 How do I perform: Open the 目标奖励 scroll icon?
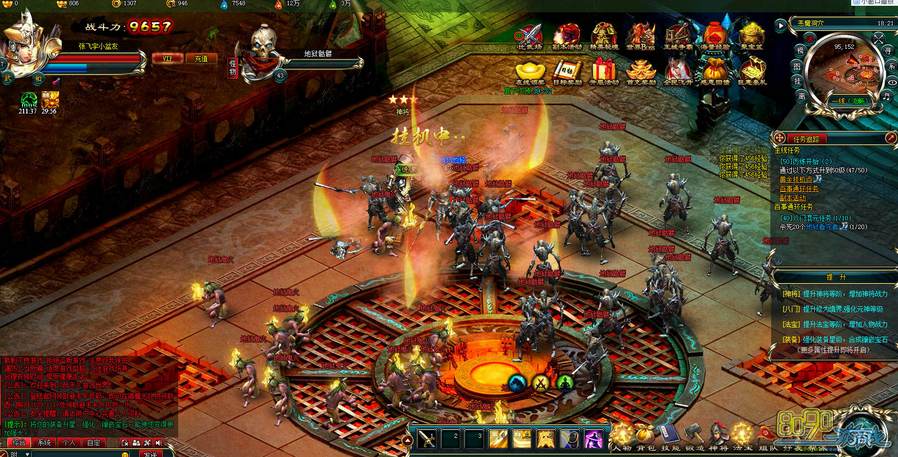567,70
